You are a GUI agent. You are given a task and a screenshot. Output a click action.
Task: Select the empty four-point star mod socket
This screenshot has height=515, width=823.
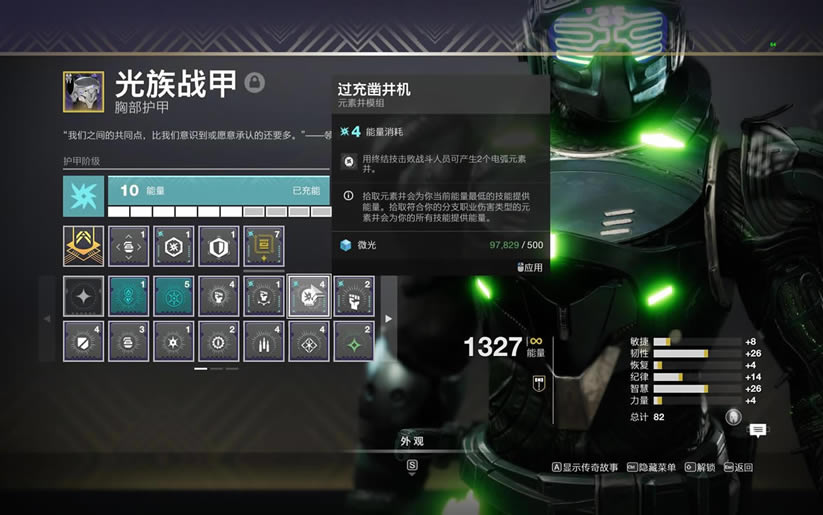[x=83, y=296]
